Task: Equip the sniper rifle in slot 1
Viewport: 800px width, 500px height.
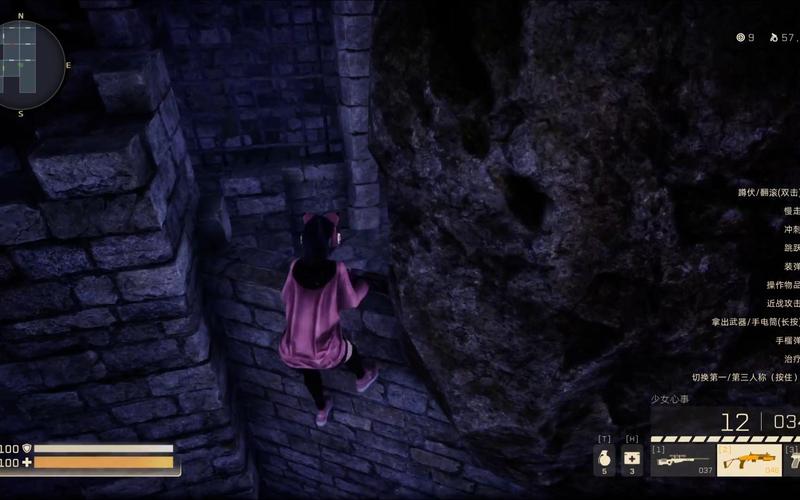Action: (681, 461)
